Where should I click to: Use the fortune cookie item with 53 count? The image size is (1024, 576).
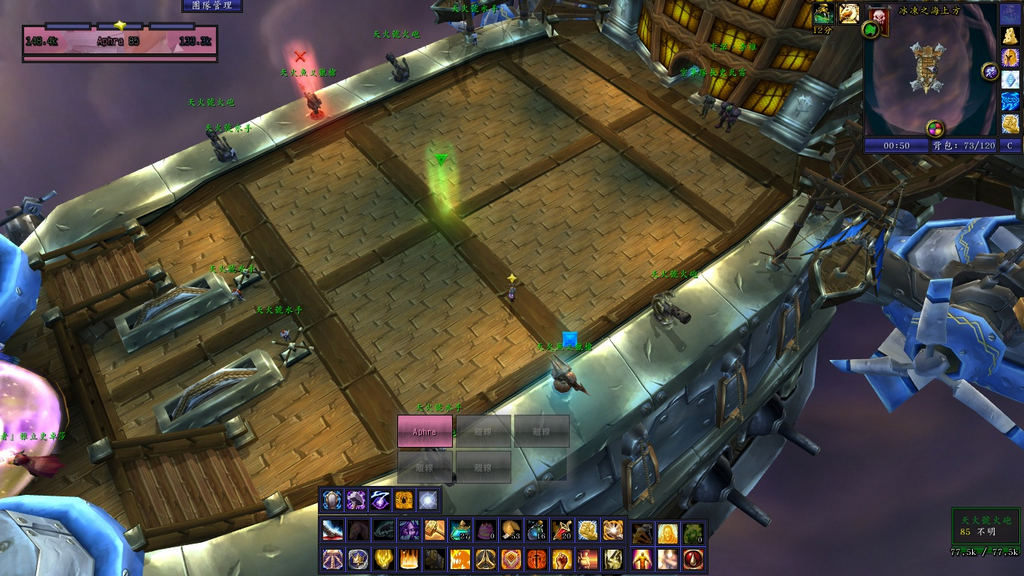tap(510, 530)
